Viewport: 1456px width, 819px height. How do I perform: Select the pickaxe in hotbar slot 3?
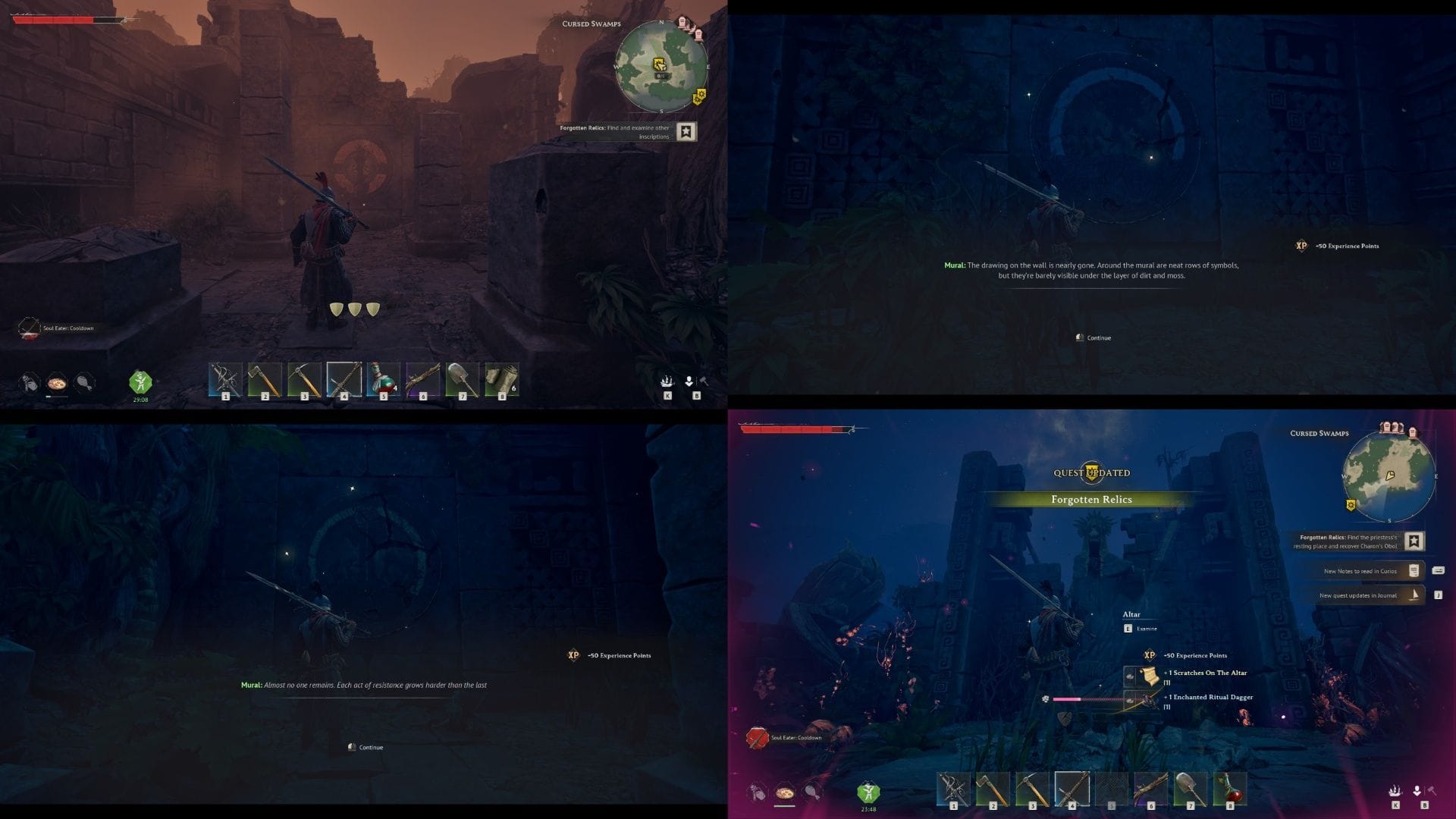tap(303, 379)
